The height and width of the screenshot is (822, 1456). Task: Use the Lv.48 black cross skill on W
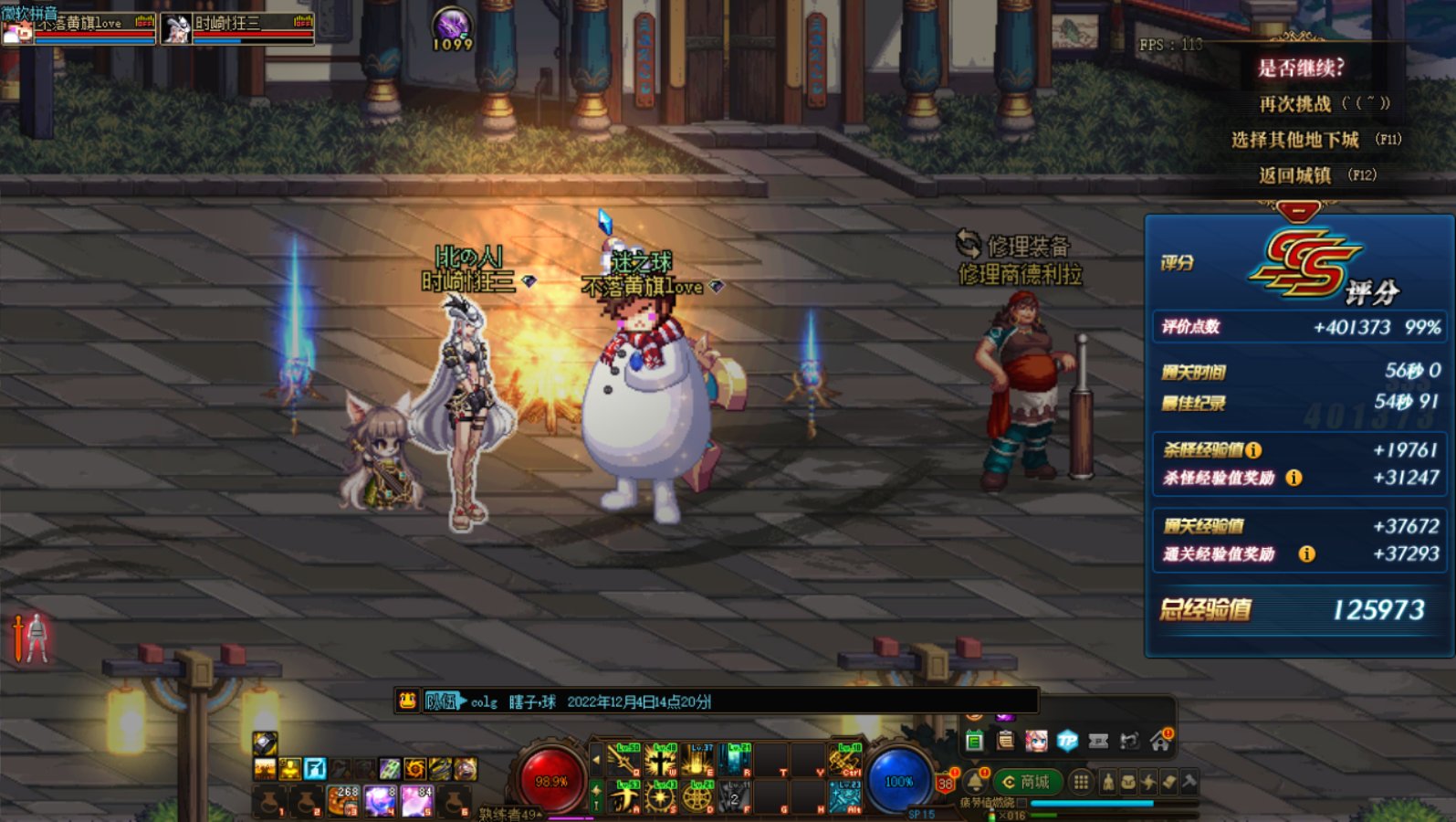click(660, 760)
